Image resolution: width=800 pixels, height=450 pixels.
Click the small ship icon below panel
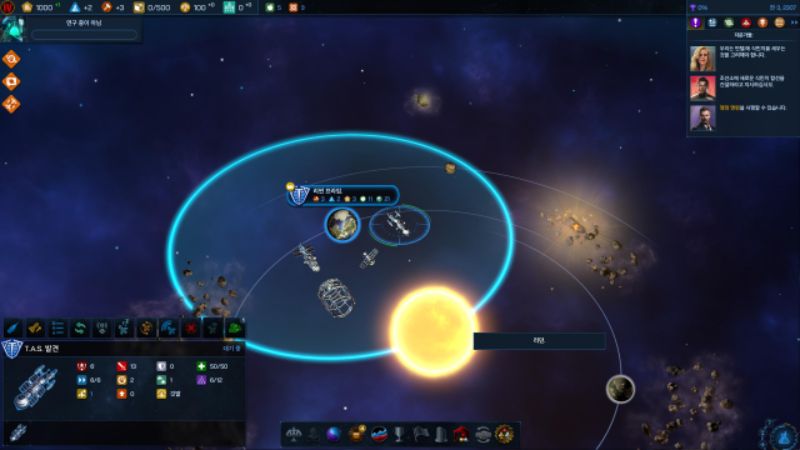click(18, 433)
